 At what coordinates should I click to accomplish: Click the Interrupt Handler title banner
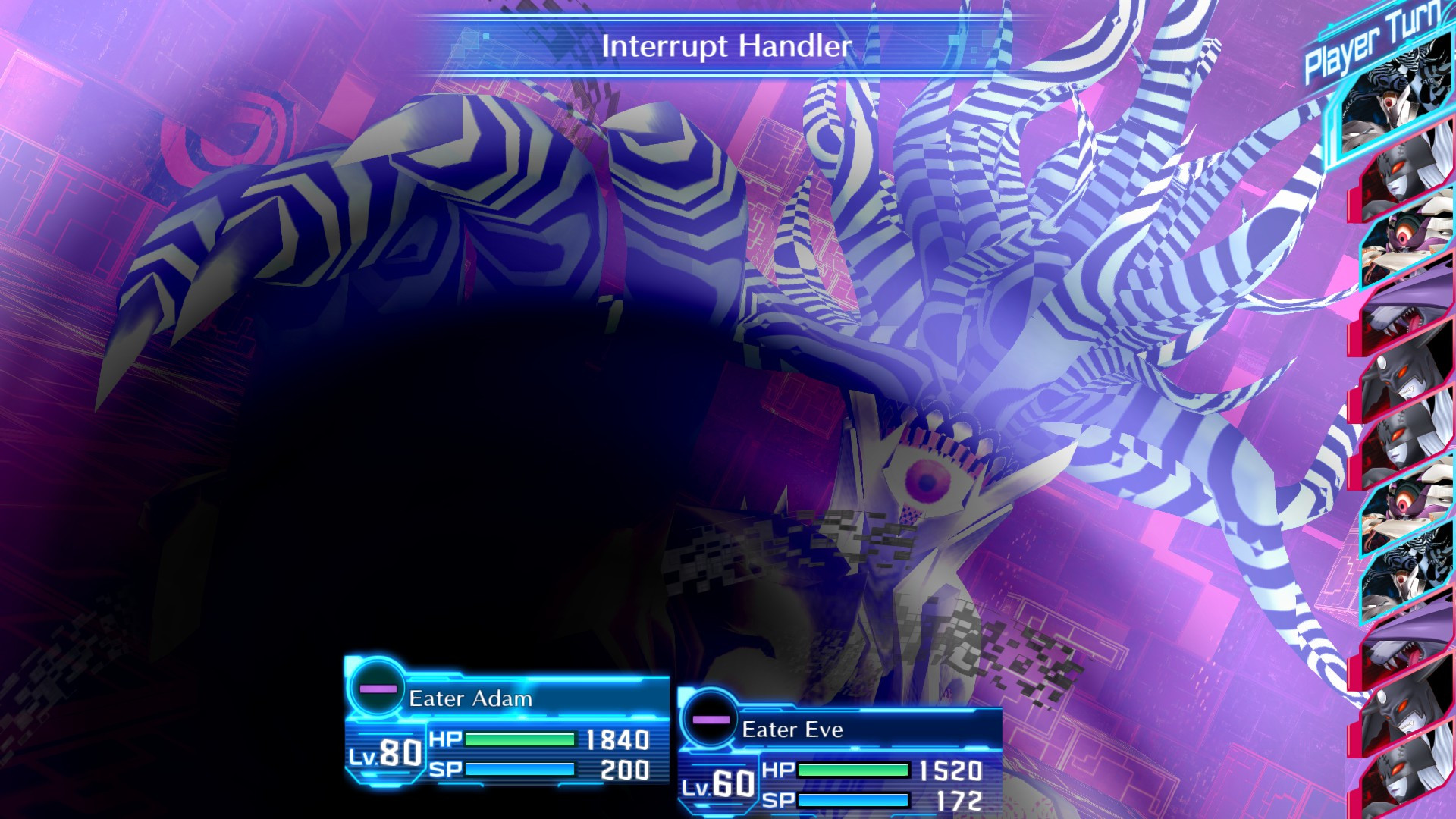coord(726,45)
